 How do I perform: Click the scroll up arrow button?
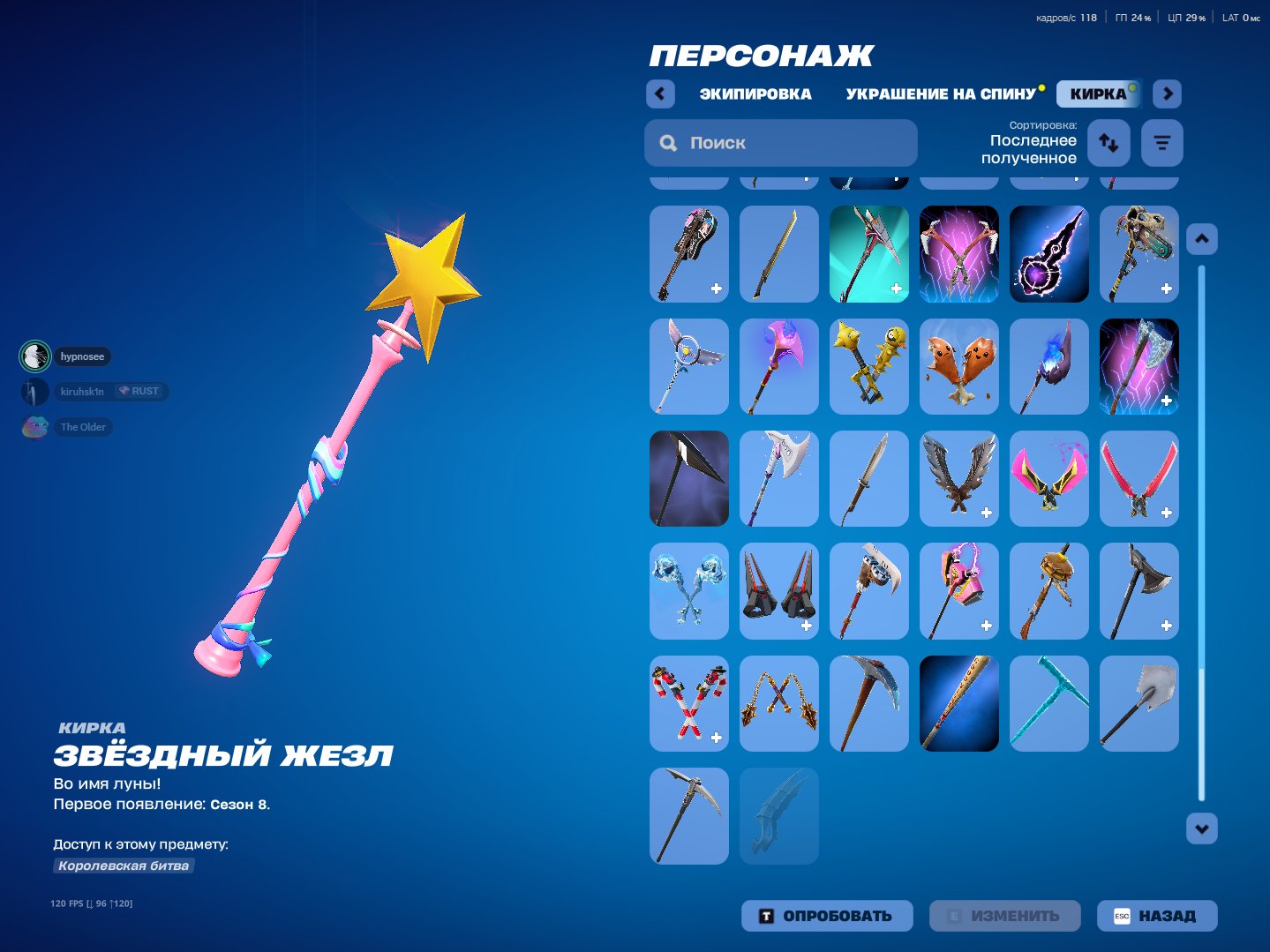(1202, 239)
